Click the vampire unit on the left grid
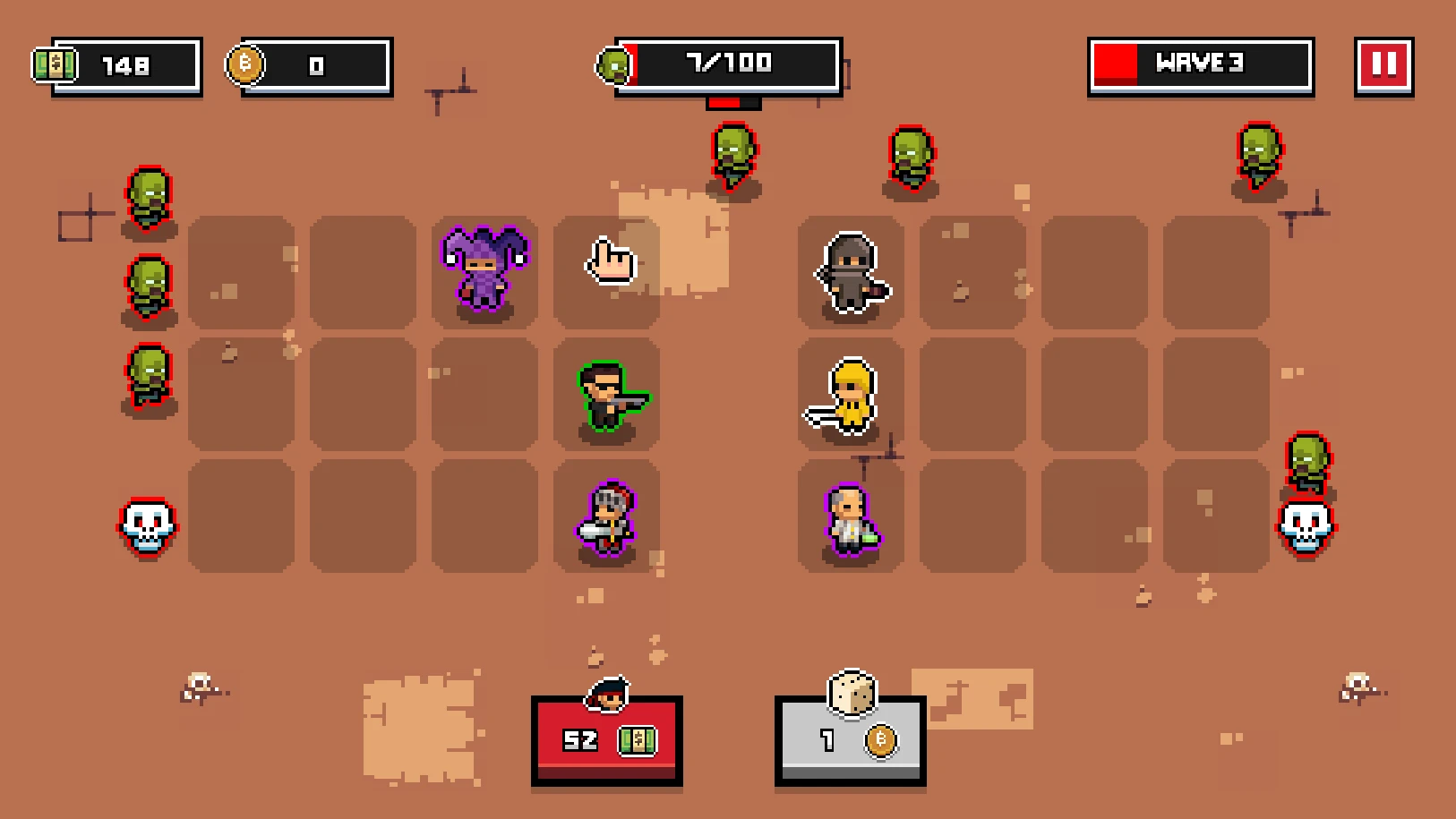The height and width of the screenshot is (819, 1456). click(x=607, y=519)
